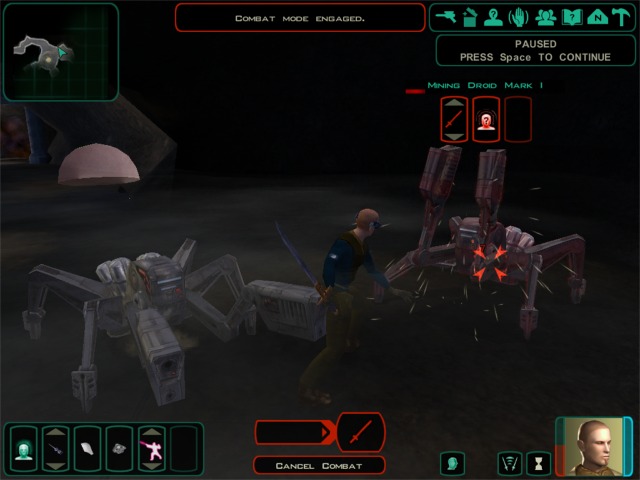Toggle the stealth head icon
The image size is (640, 480).
click(x=453, y=463)
